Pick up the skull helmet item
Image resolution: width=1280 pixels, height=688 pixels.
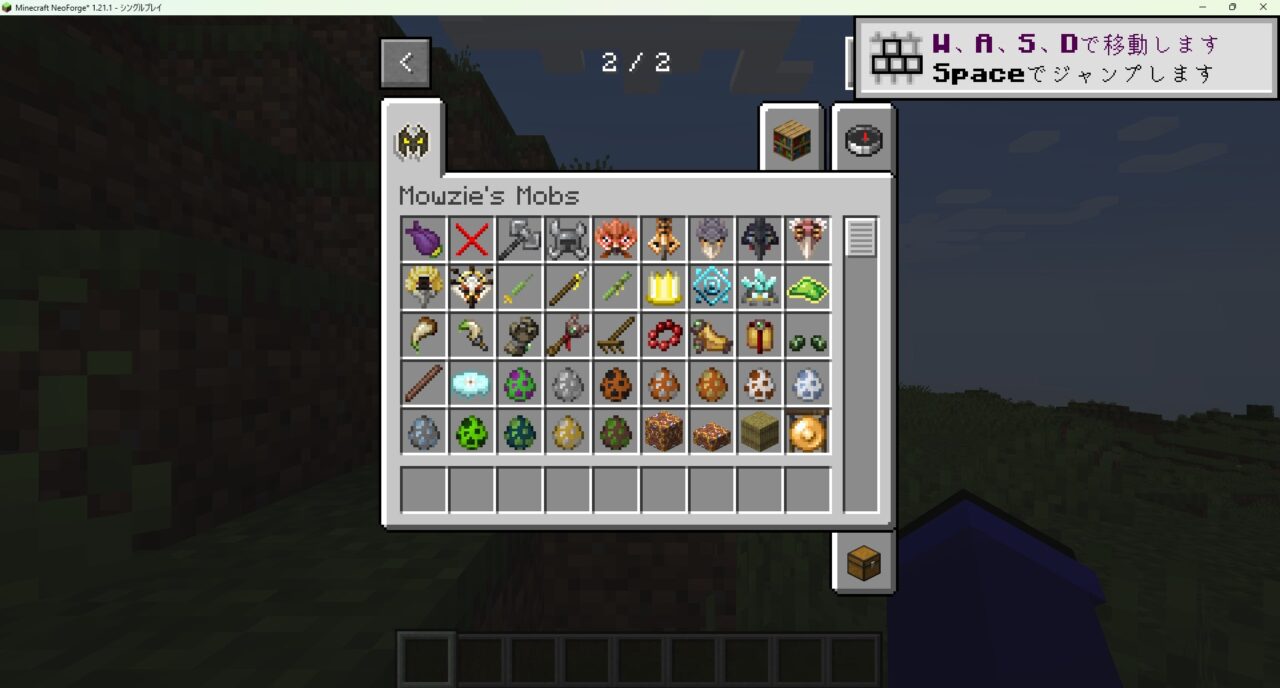pos(567,240)
